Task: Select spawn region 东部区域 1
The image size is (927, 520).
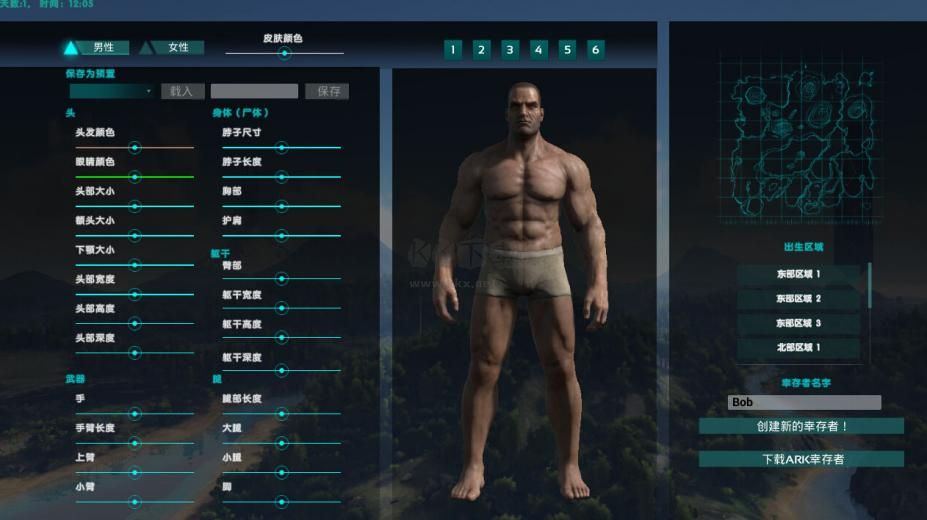Action: 798,274
